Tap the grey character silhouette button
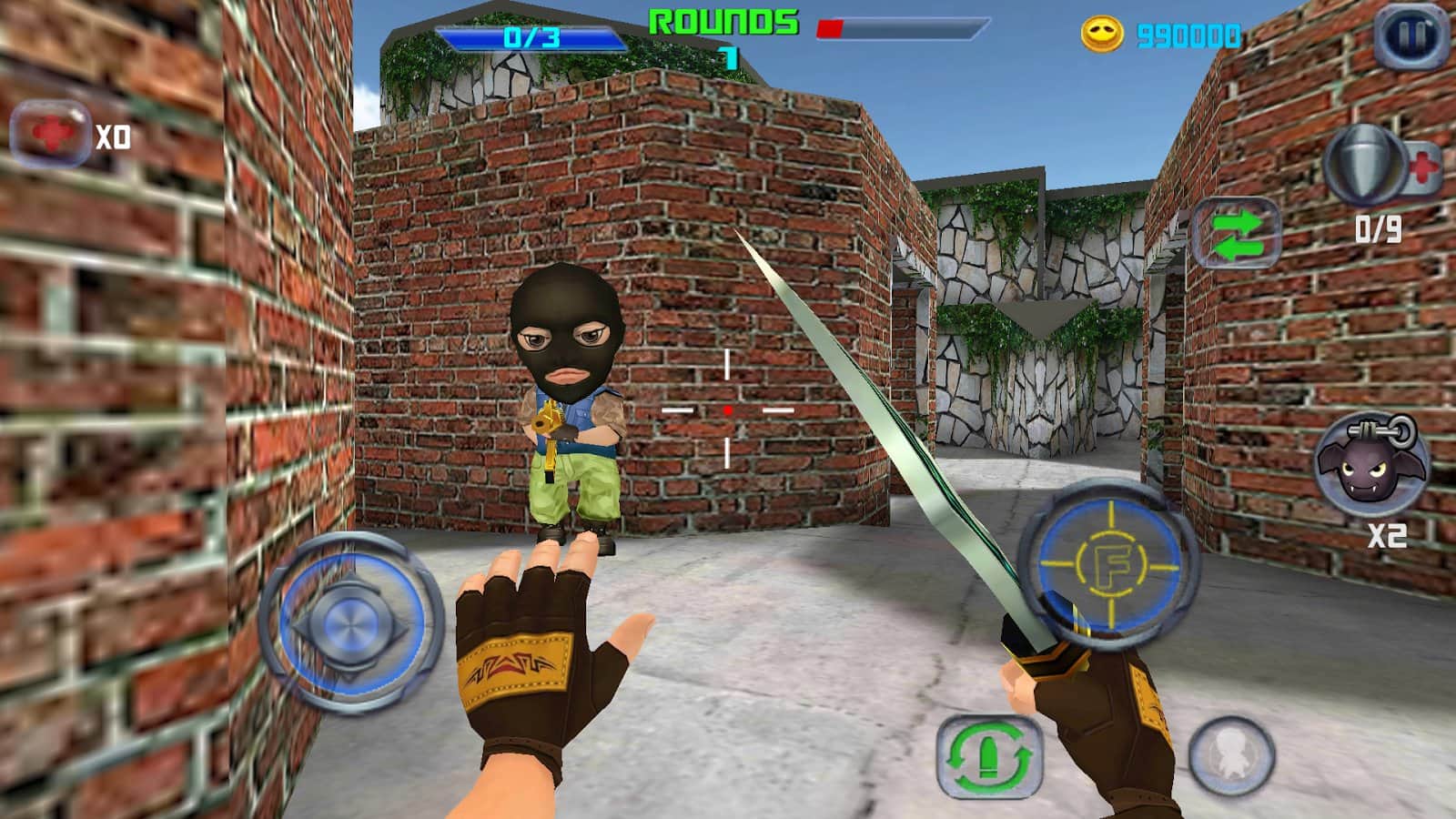This screenshot has height=819, width=1456. point(1231,756)
